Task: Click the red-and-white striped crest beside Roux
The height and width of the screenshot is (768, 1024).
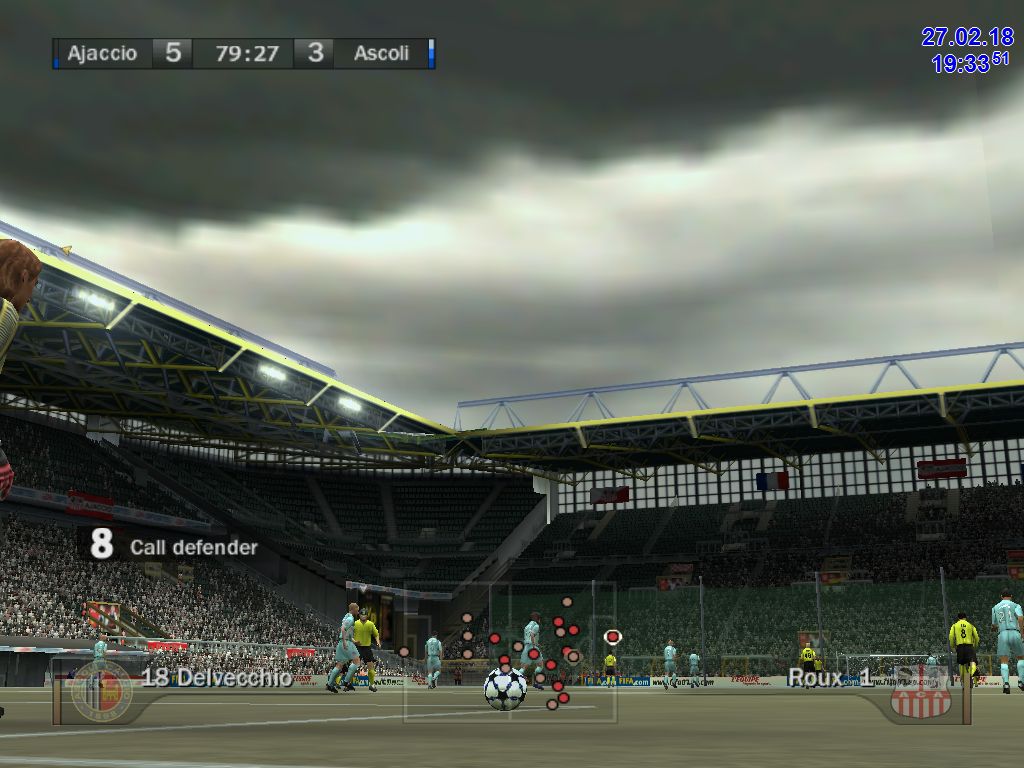Action: click(921, 692)
